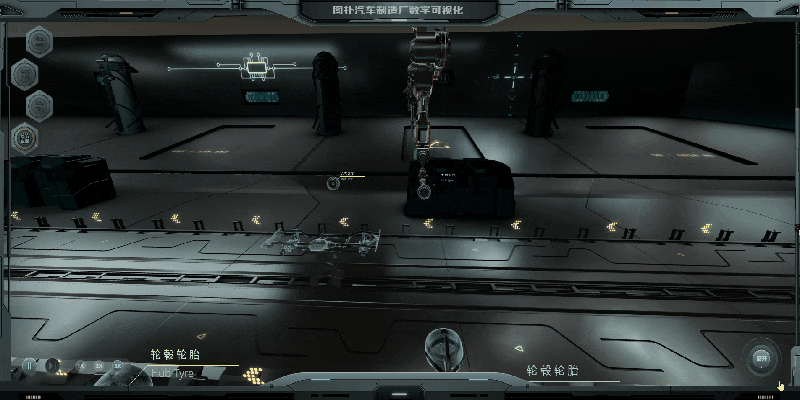
Task: Open the round wheel hub thumbnail
Action: pos(443,347)
